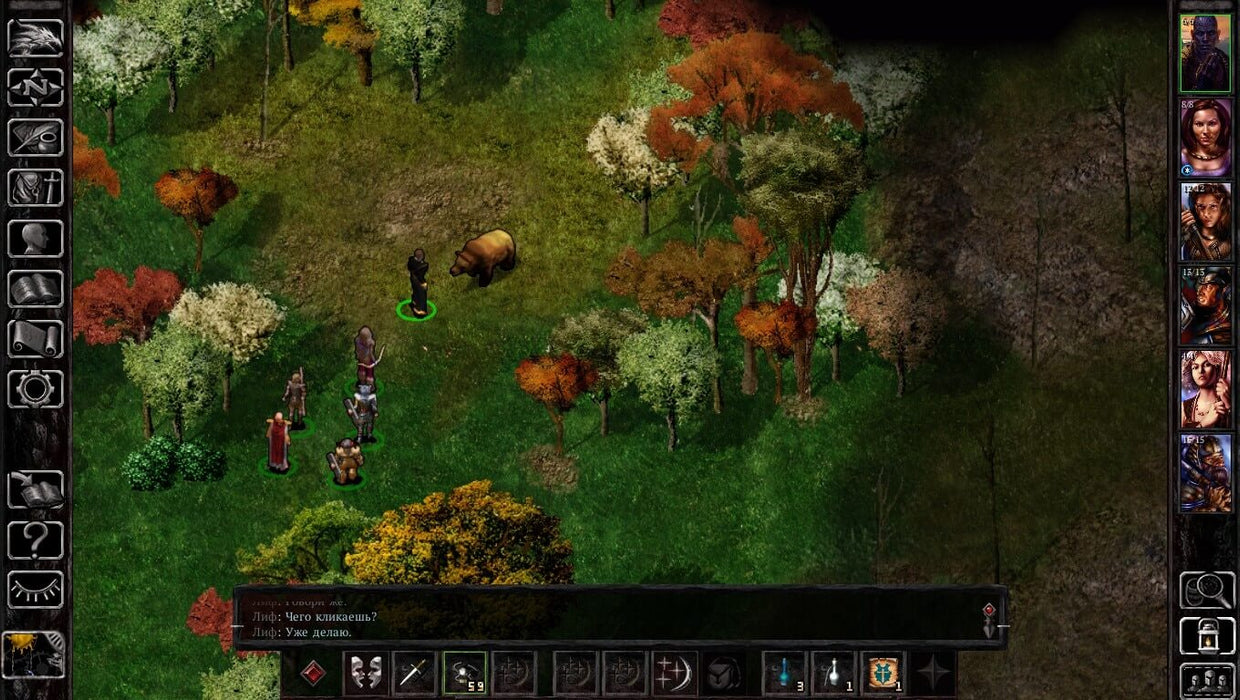Screen dimensions: 1240x700
Task: Select the dark-skinned party leader portrait
Action: [1205, 53]
